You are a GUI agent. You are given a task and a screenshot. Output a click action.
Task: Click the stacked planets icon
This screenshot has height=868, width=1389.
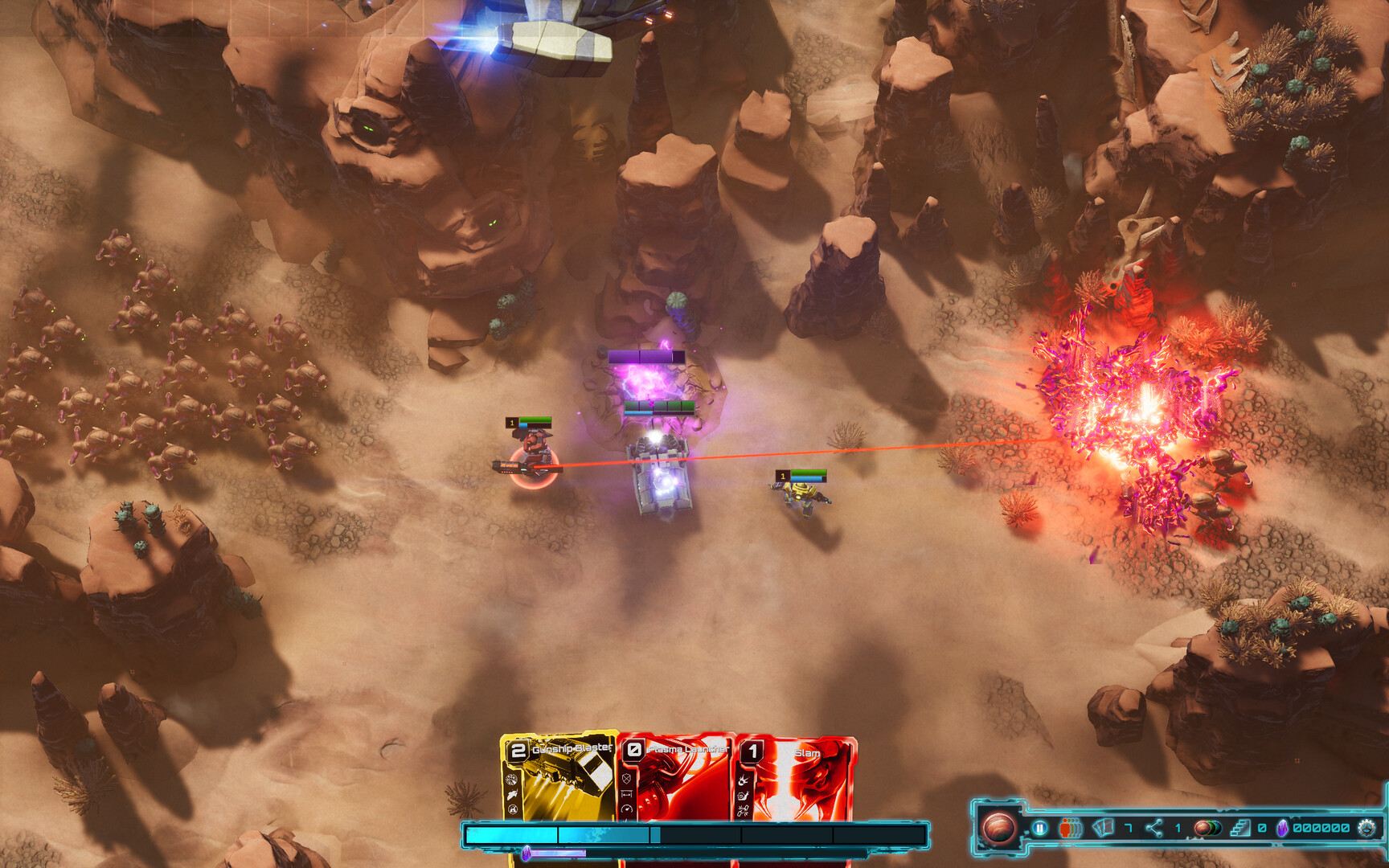1206,829
